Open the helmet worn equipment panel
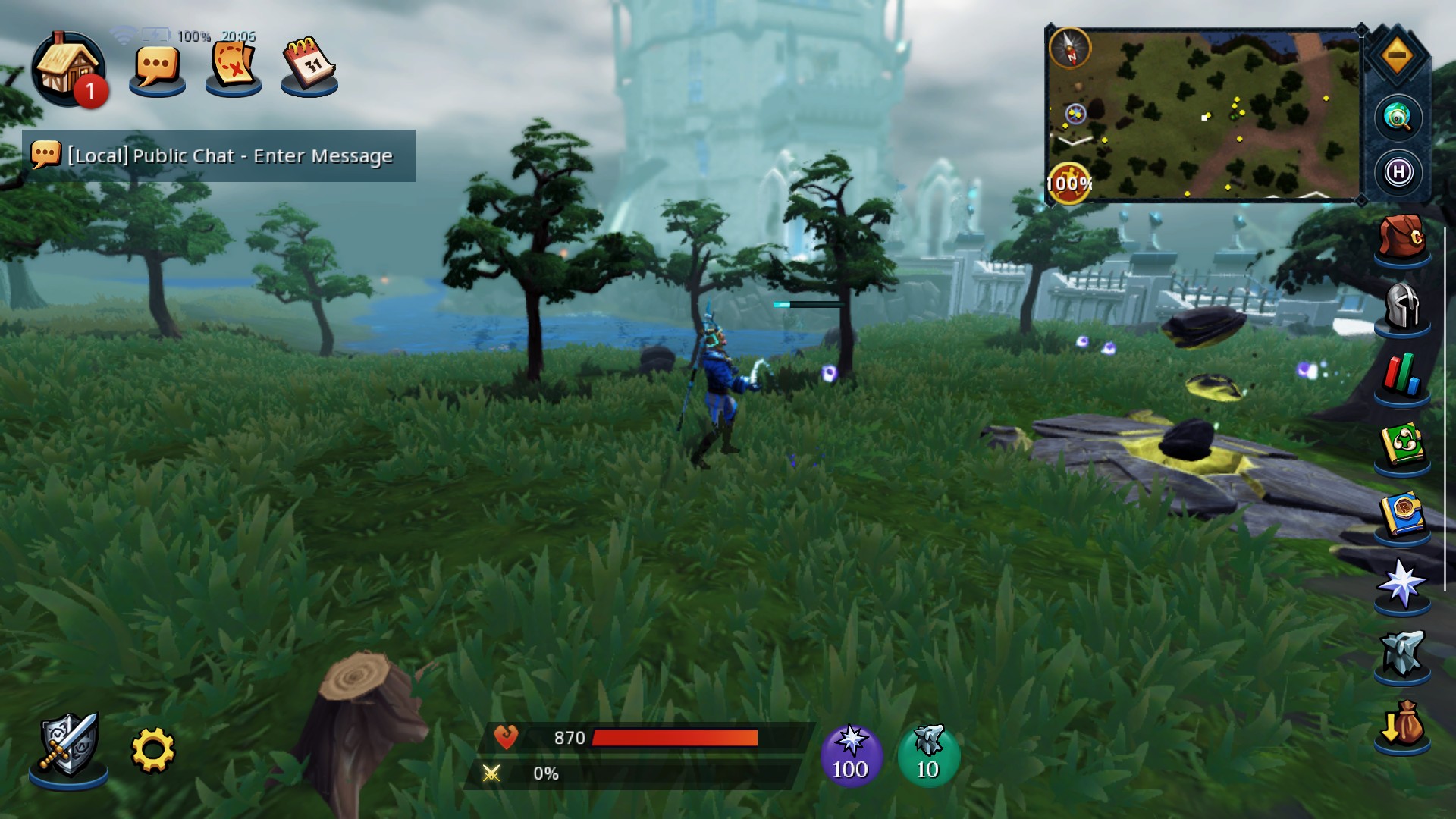The height and width of the screenshot is (819, 1456). coord(1402,306)
